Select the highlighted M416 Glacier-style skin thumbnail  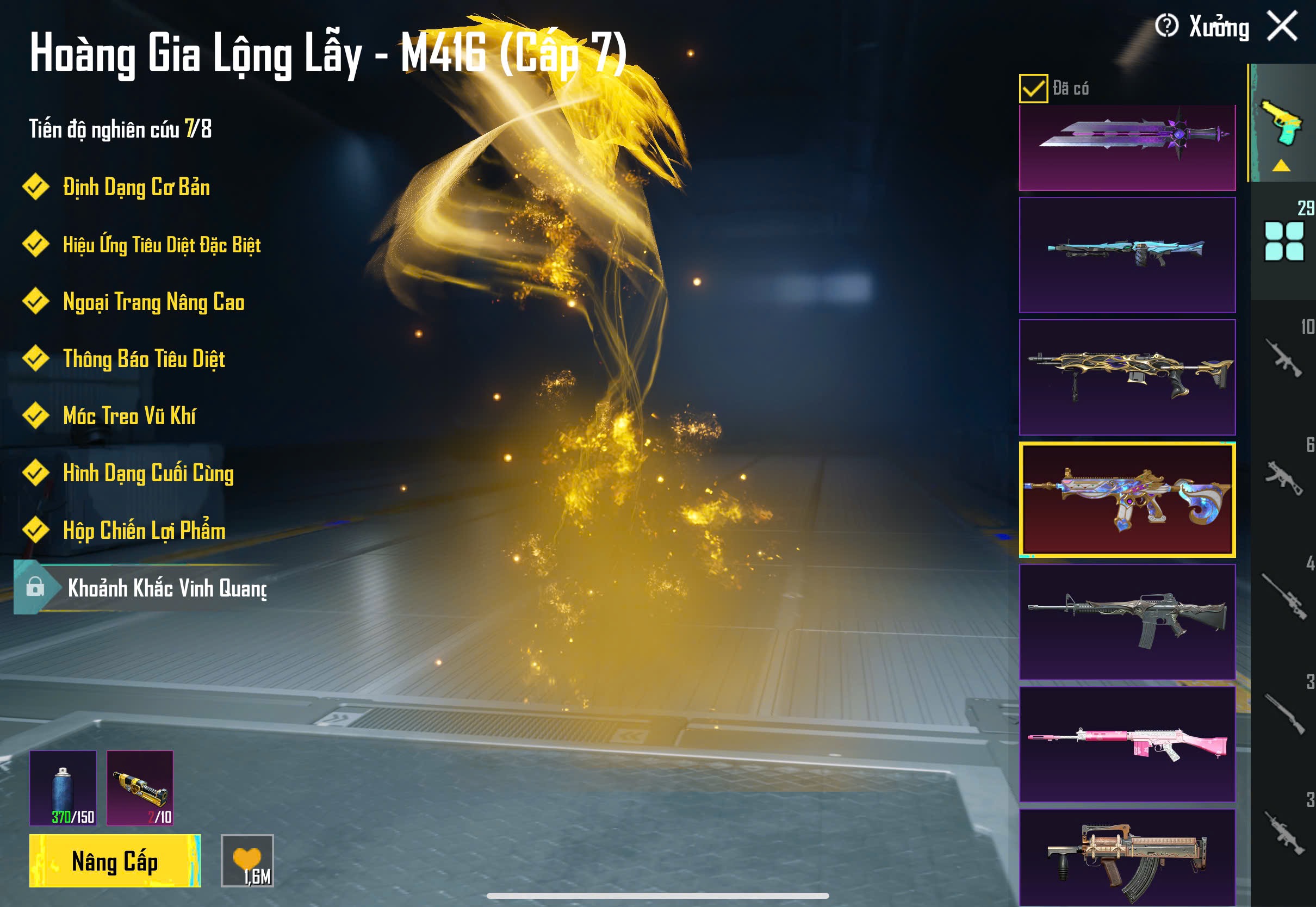(1127, 499)
